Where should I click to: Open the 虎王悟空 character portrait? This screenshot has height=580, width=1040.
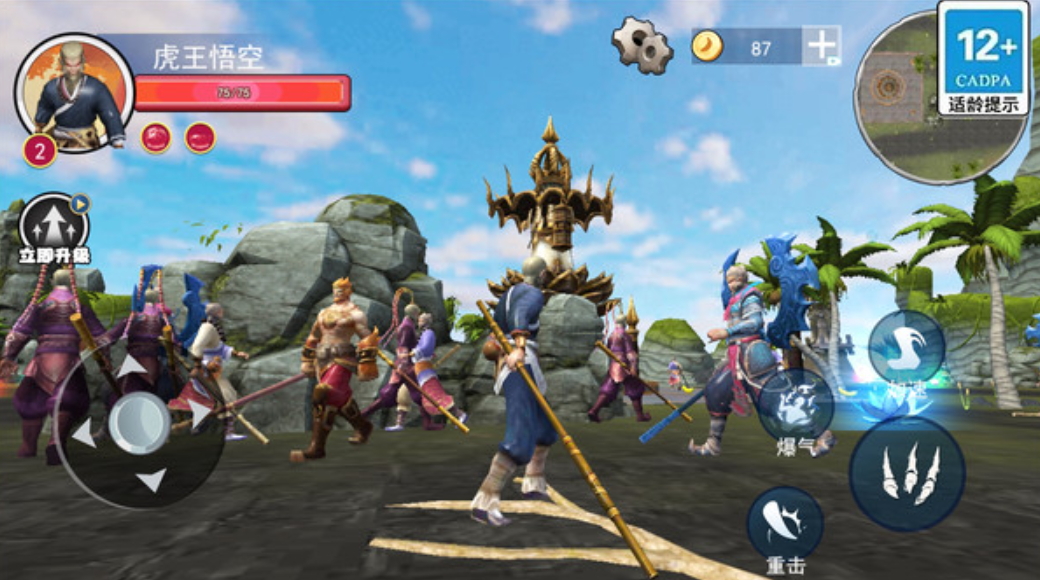pyautogui.click(x=74, y=94)
